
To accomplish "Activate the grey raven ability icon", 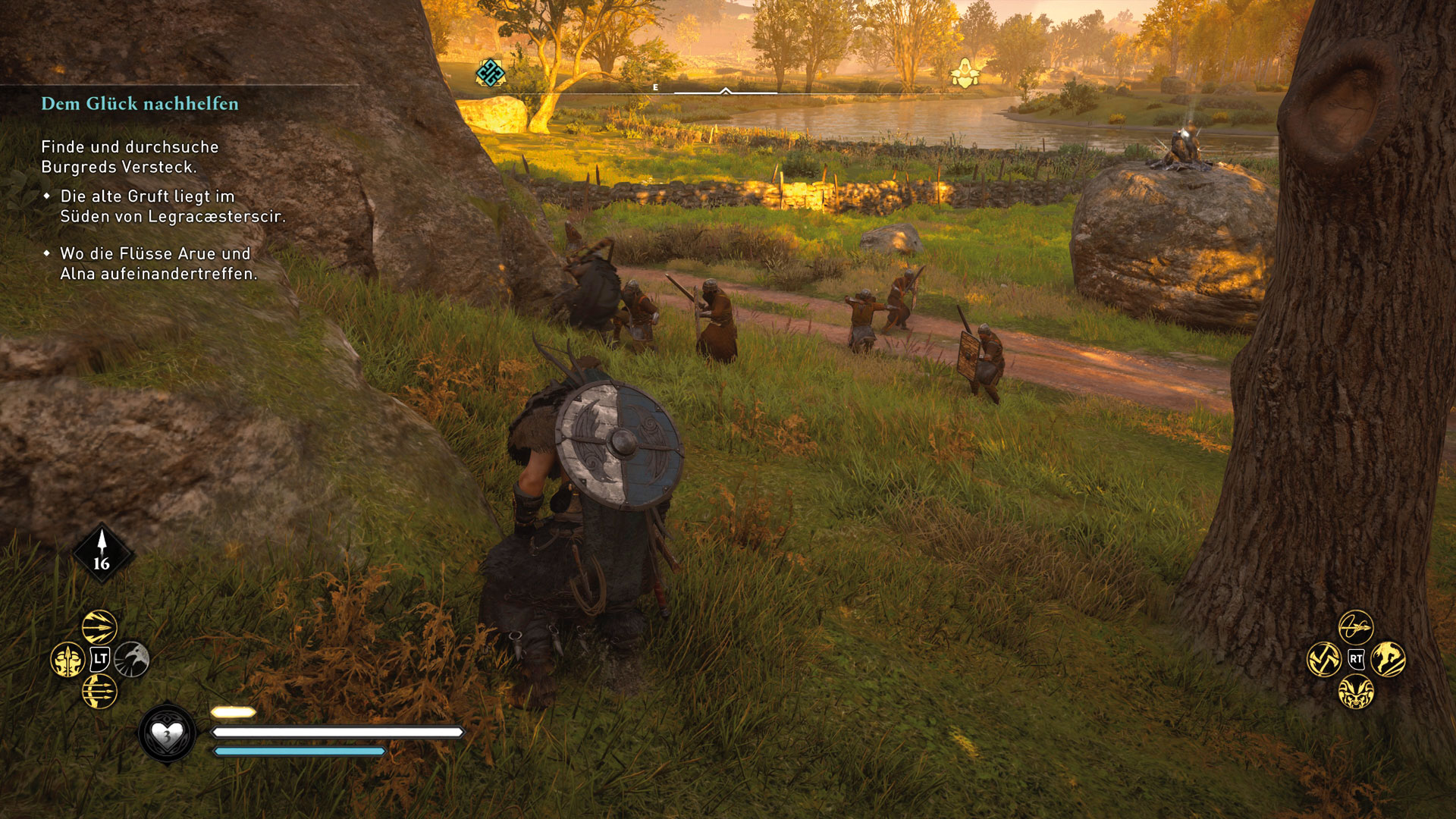I will coord(132,659).
